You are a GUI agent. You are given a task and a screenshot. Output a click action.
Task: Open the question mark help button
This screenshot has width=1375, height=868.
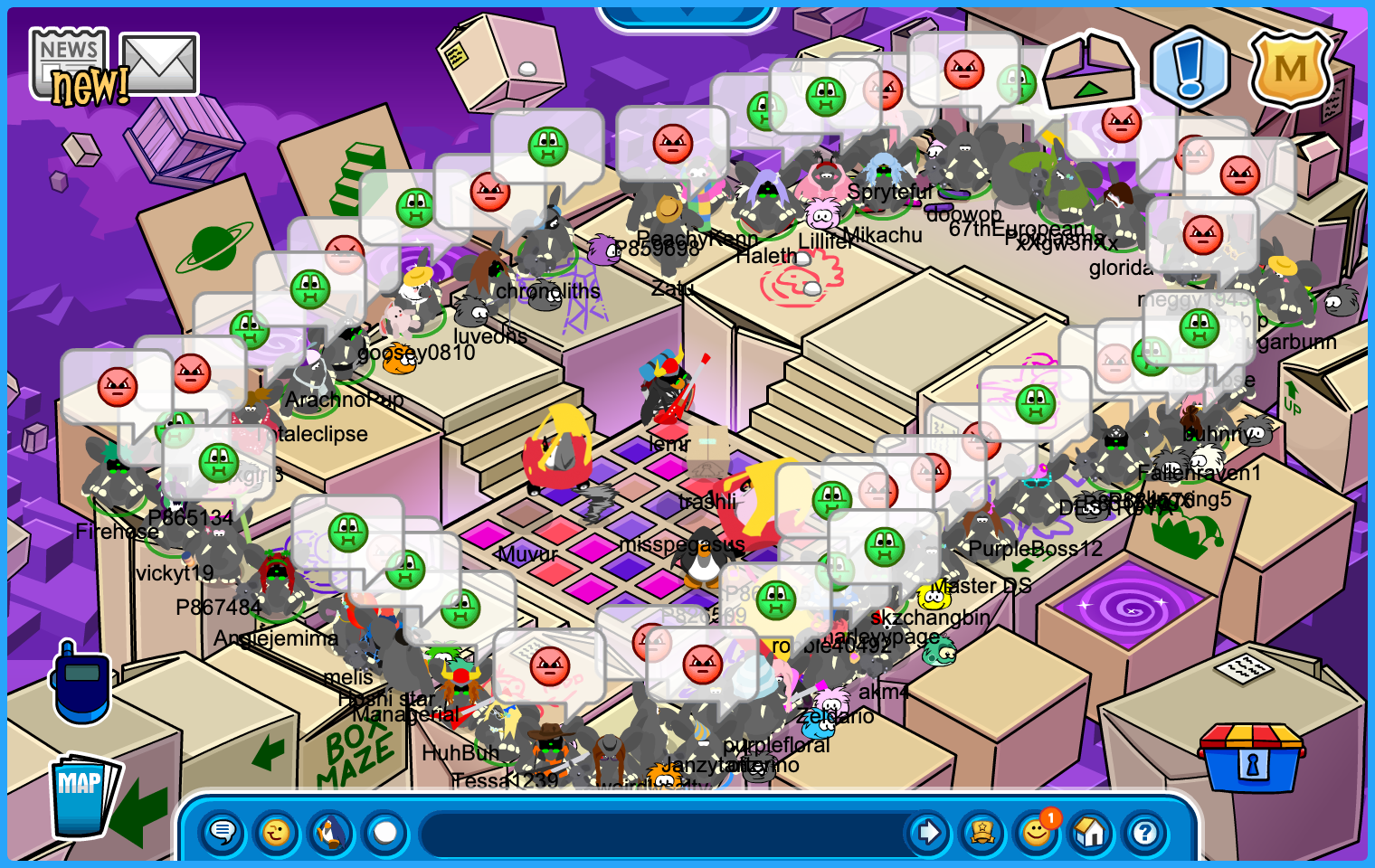tap(1145, 832)
